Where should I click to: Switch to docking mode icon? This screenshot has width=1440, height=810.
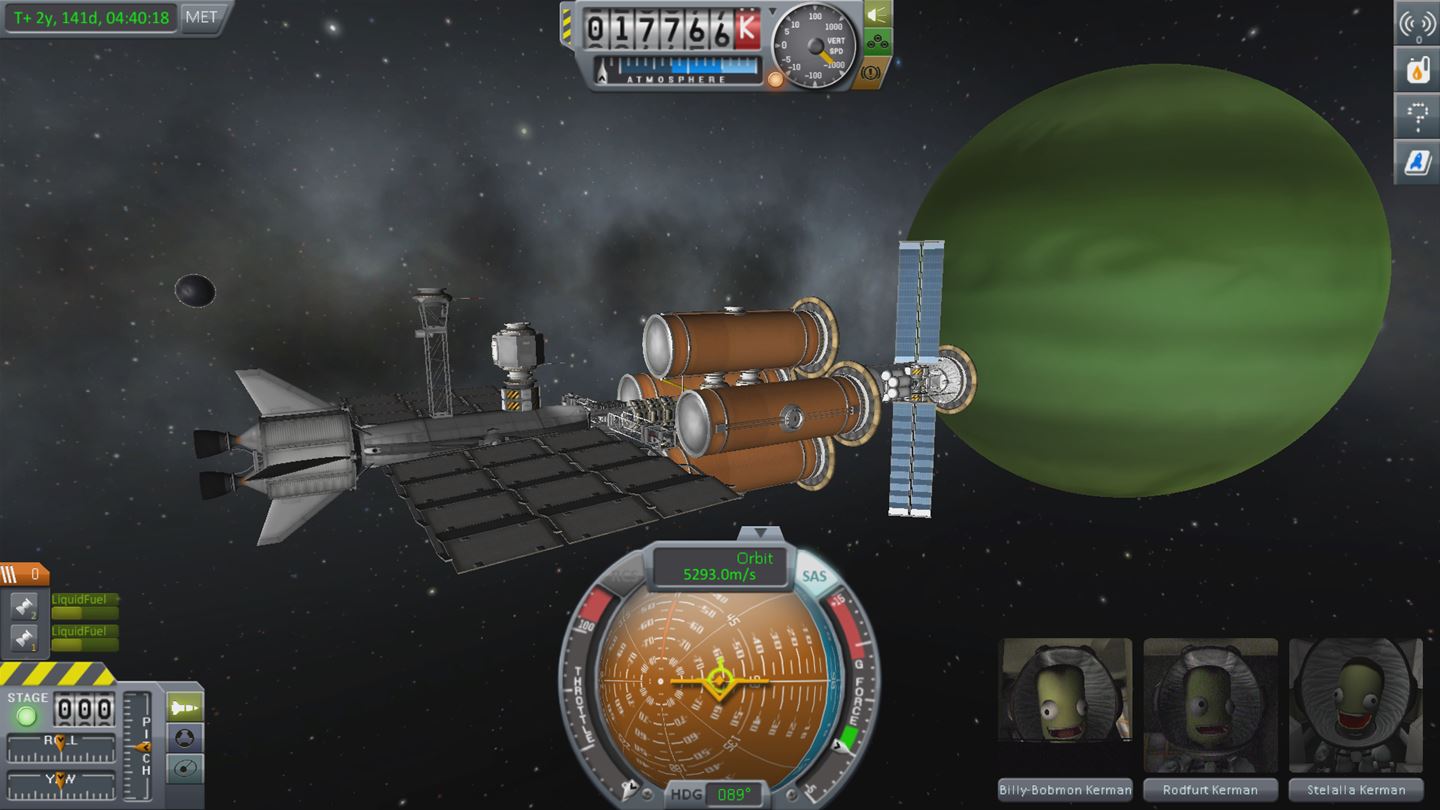tap(184, 737)
